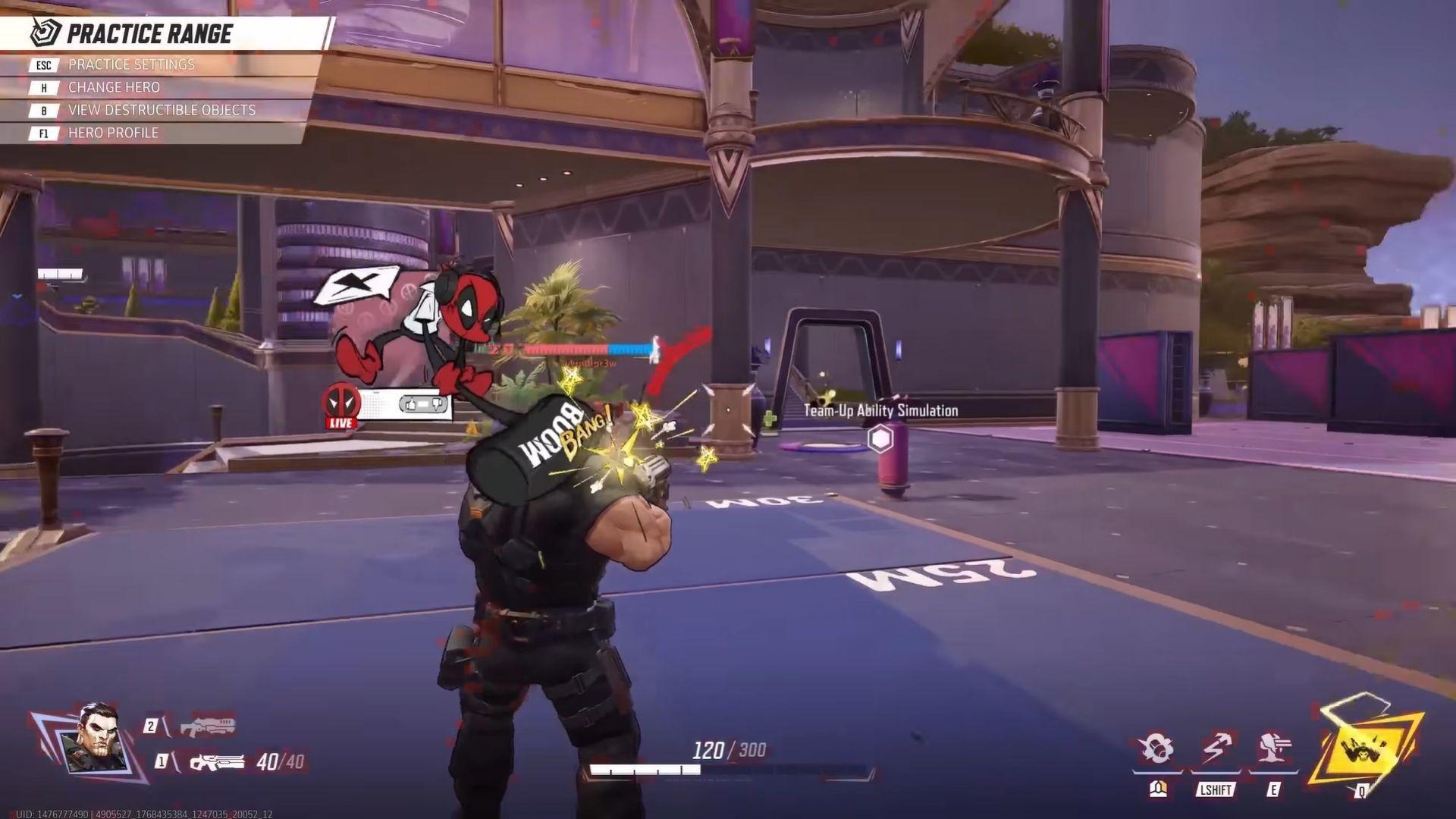The width and height of the screenshot is (1456, 819).
Task: Open Practice Settings from the range menu
Action: coord(131,65)
